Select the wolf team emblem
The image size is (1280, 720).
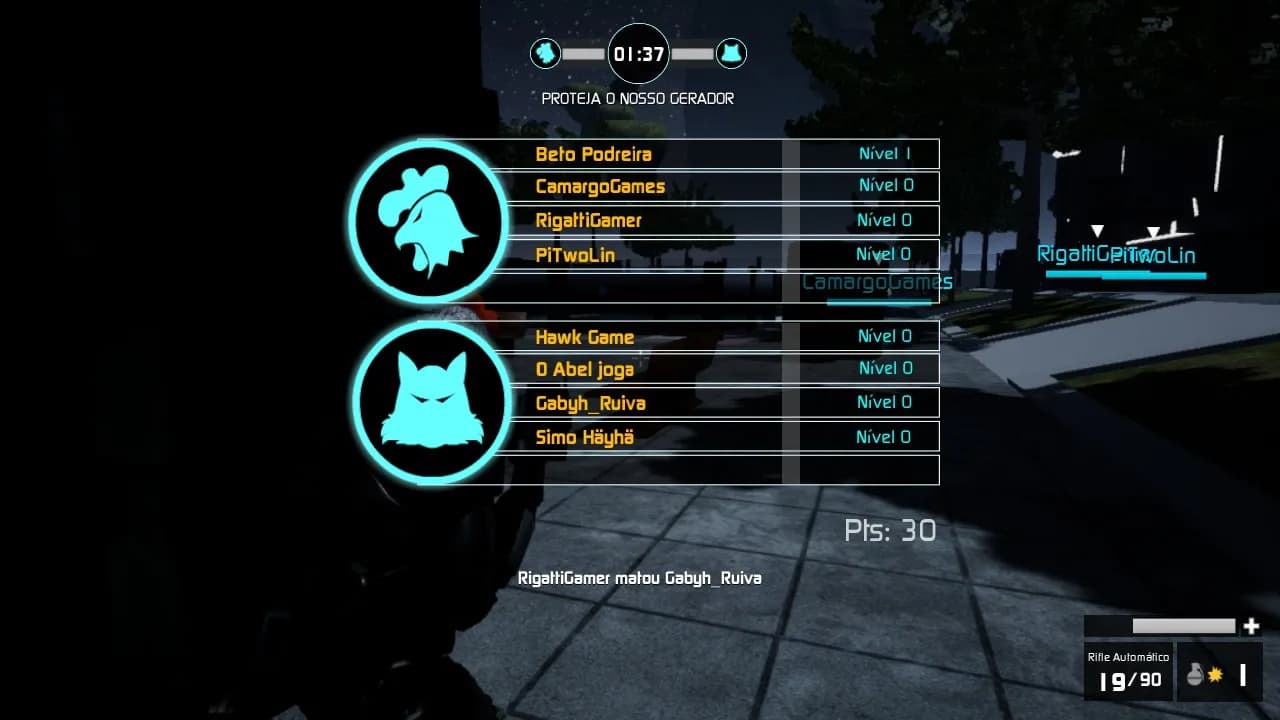tap(432, 401)
